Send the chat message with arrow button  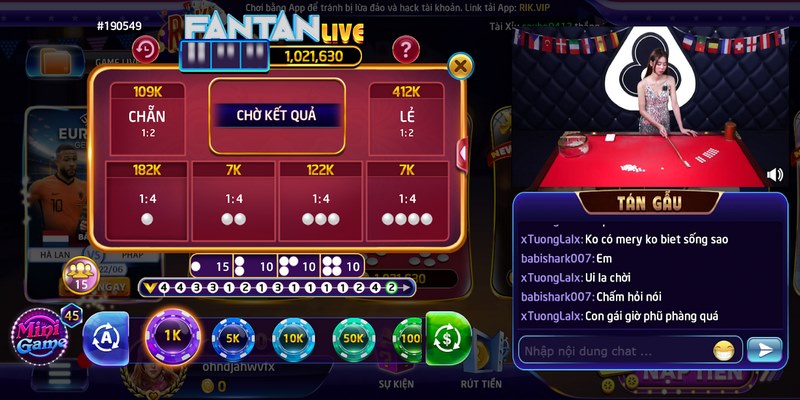tap(764, 350)
